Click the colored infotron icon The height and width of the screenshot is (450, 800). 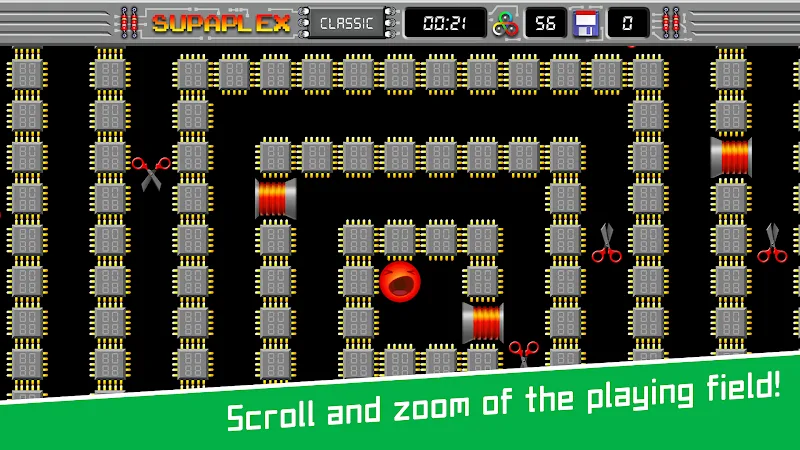[x=506, y=23]
